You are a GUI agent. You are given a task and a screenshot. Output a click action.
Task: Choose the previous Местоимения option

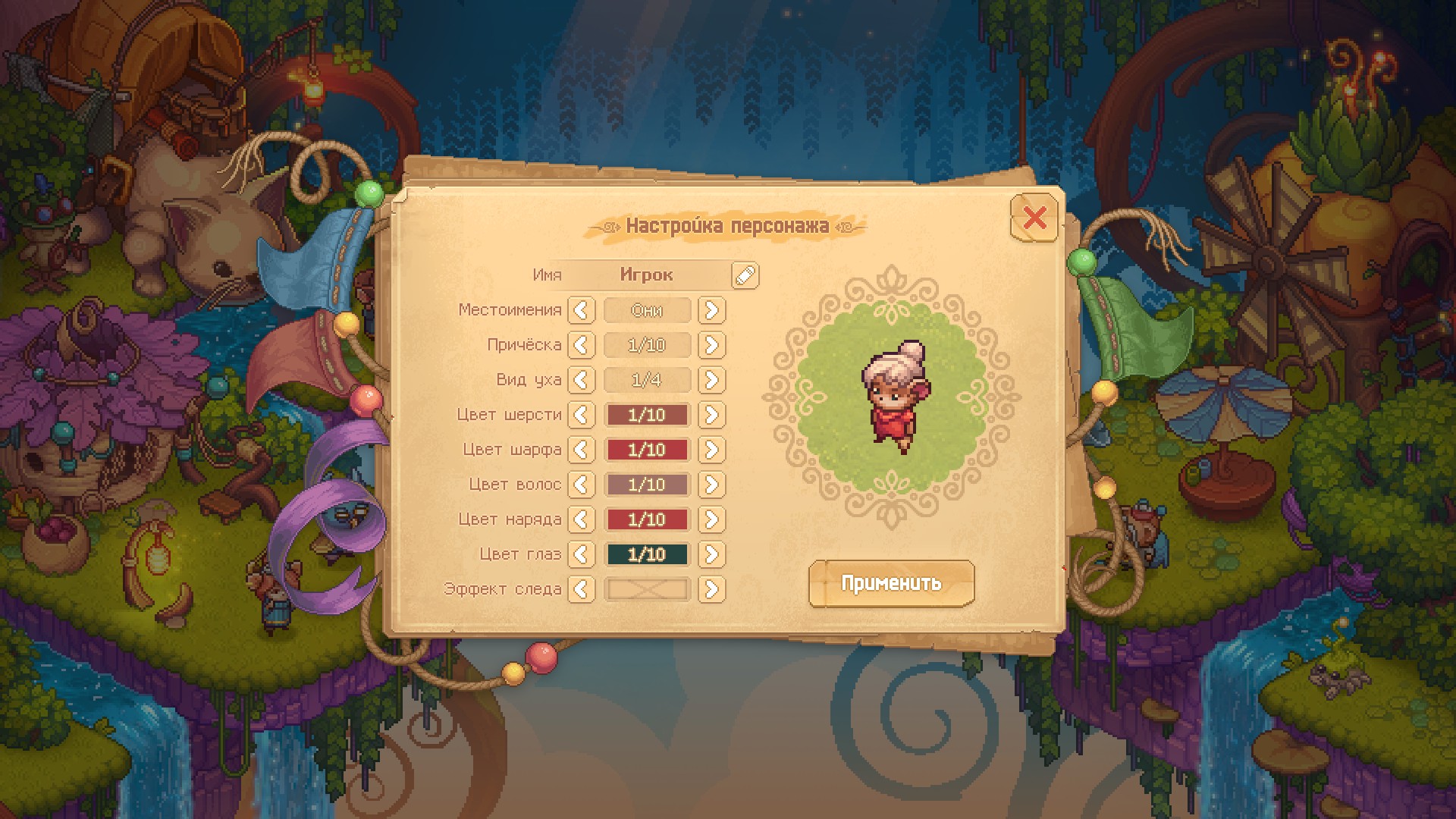click(582, 310)
